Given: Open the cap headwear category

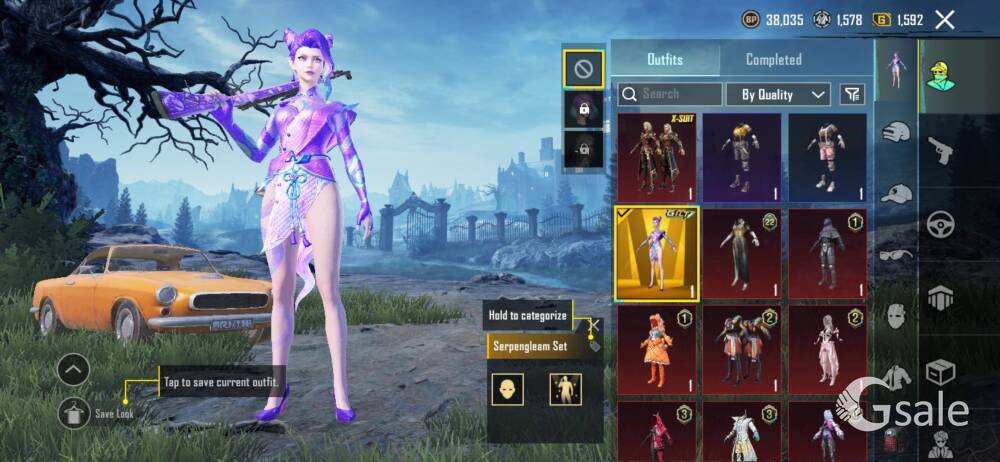Looking at the screenshot, I should coord(896,193).
